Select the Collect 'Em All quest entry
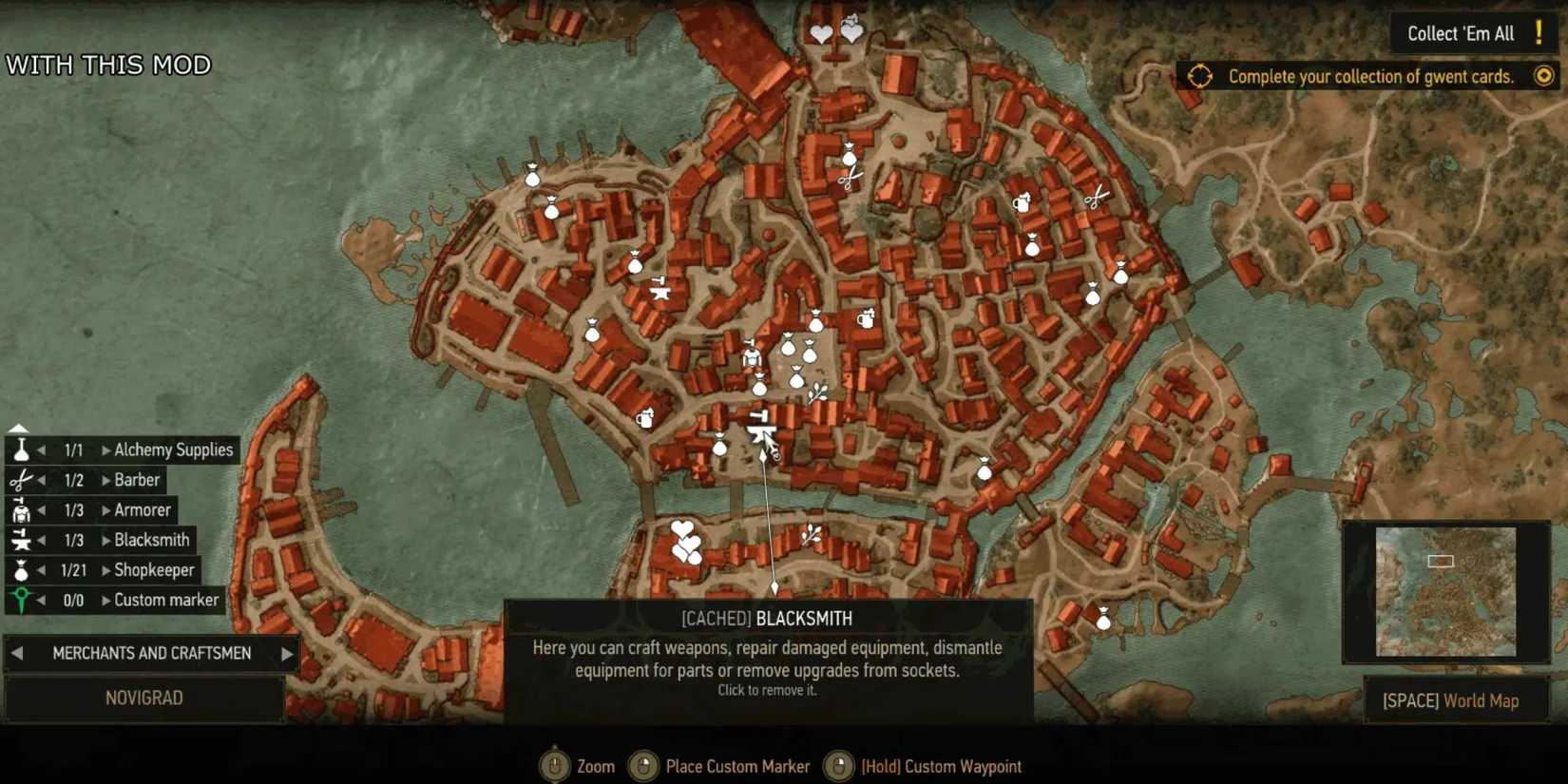The image size is (1568, 784). pos(1461,33)
